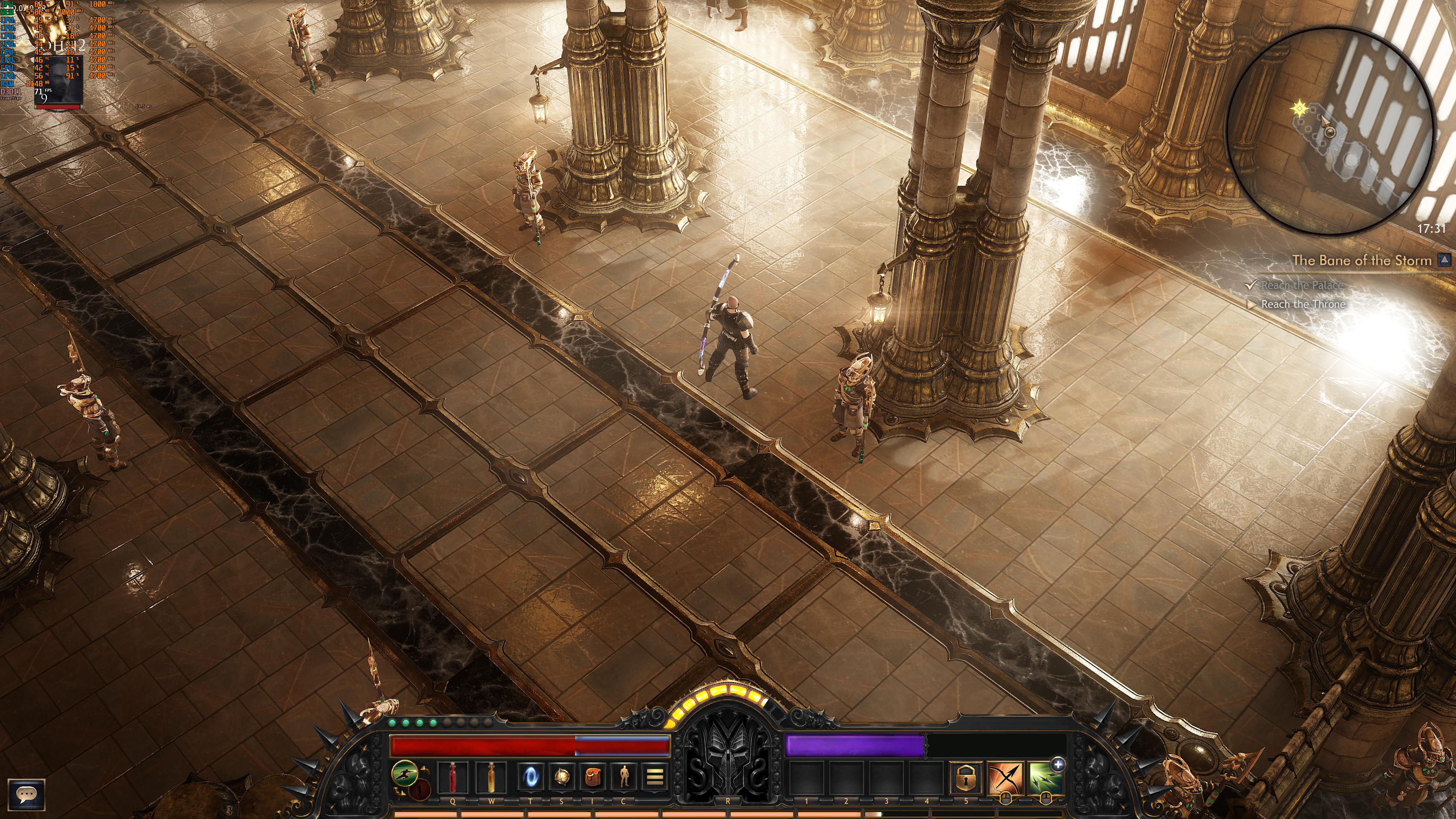Click the character portrait in the top-left

[x=58, y=80]
